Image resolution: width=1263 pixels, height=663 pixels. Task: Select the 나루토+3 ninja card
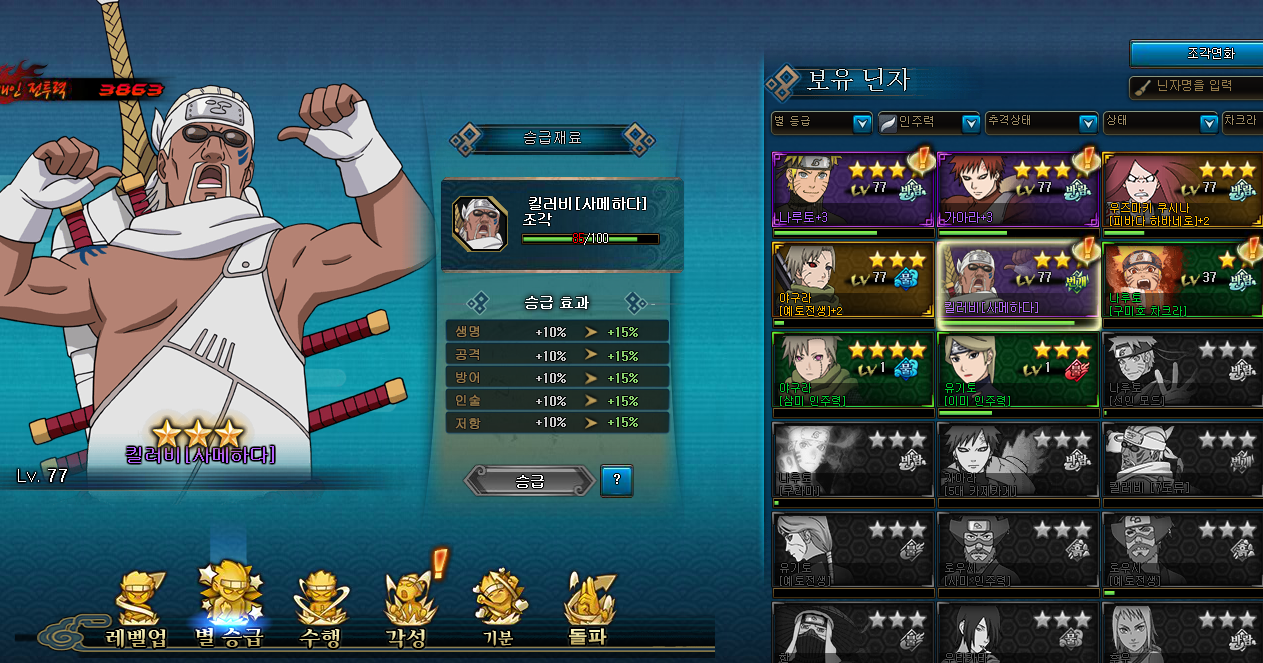pos(853,192)
